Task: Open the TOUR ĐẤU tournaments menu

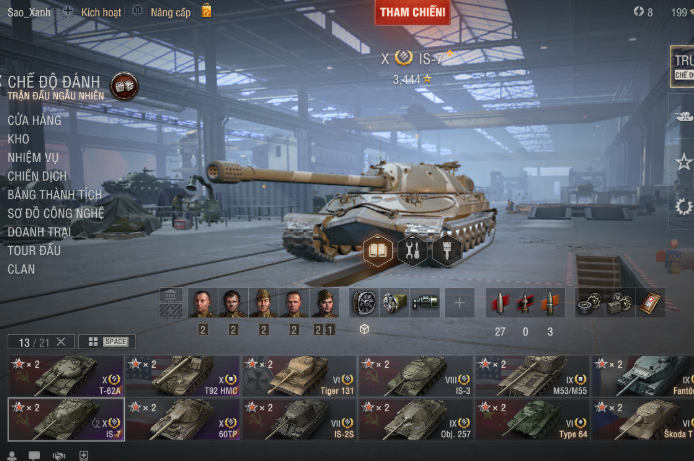Action: click(34, 250)
